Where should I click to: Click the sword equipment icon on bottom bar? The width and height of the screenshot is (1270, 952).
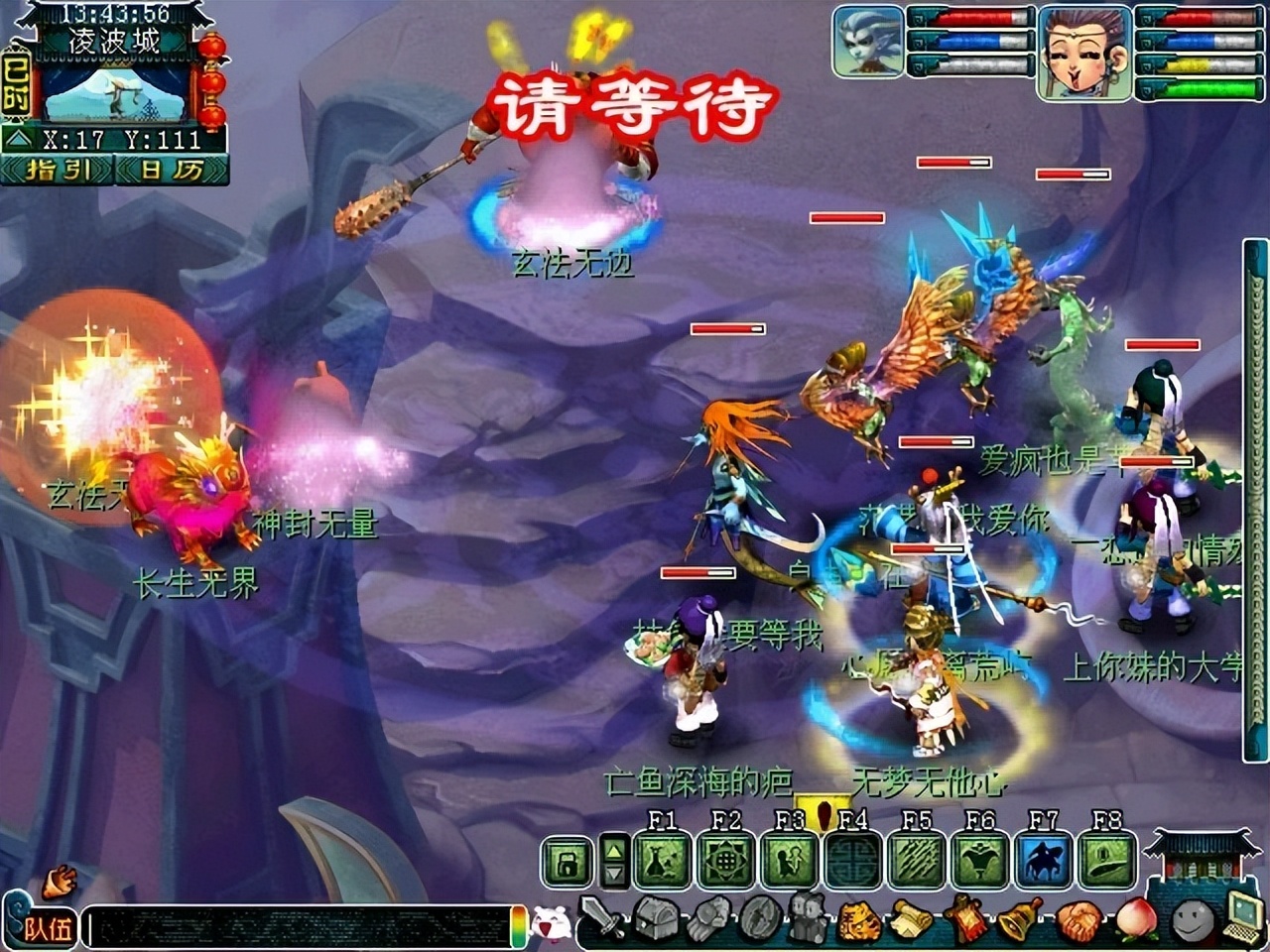coord(601,919)
